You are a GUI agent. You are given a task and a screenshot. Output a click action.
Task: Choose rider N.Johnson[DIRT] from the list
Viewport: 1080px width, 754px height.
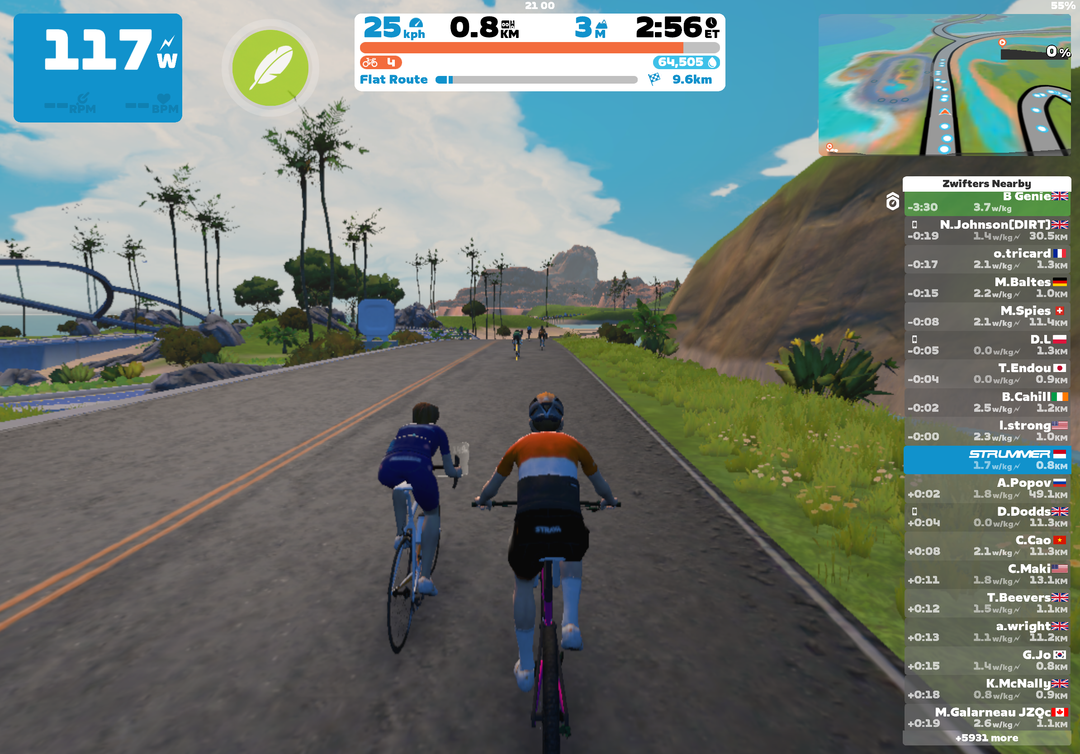(986, 231)
